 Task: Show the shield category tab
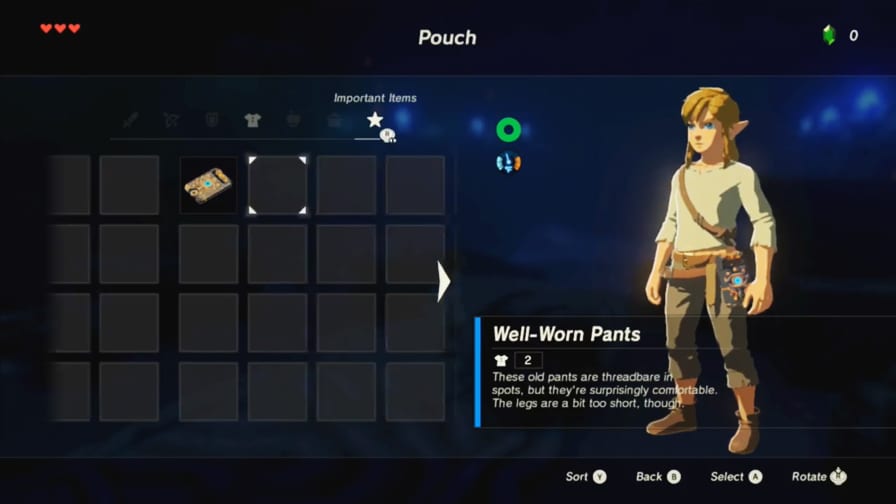click(x=212, y=120)
